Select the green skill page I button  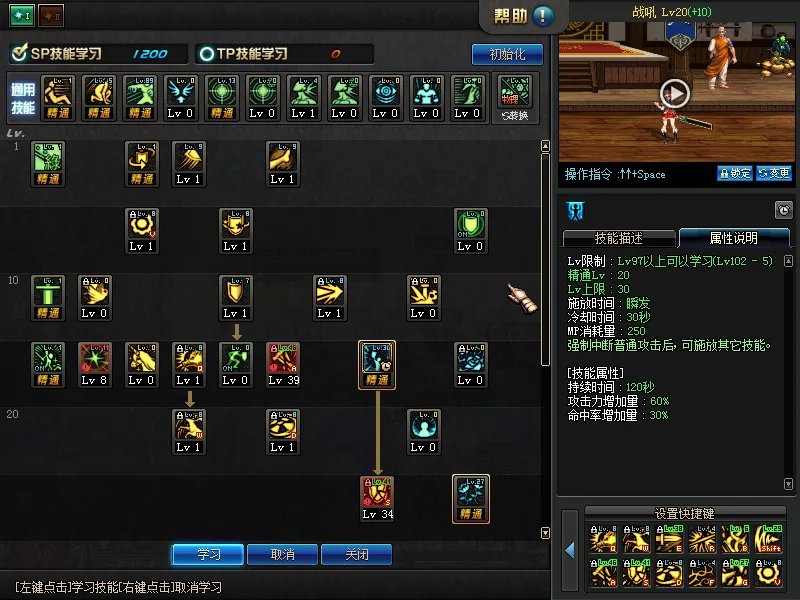(x=22, y=15)
